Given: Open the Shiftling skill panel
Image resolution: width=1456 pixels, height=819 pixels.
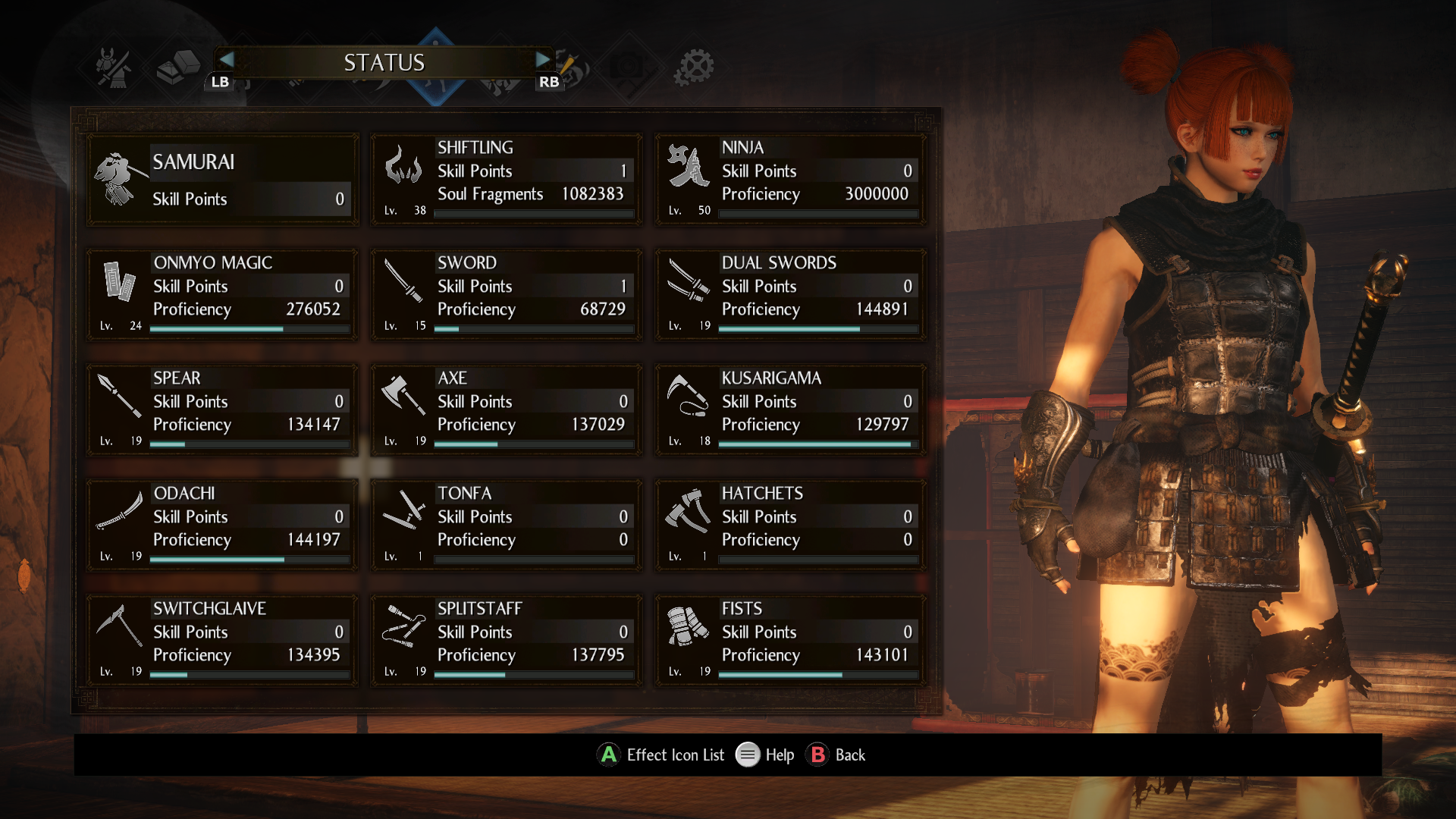Looking at the screenshot, I should [507, 180].
